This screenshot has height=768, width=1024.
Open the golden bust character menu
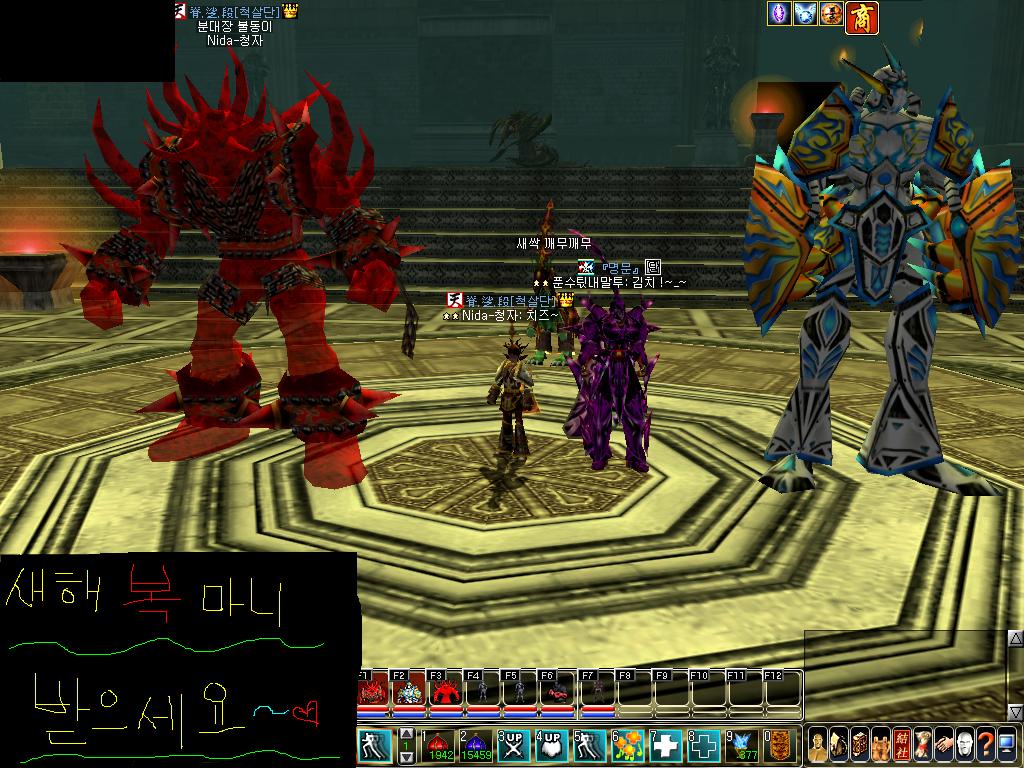819,746
